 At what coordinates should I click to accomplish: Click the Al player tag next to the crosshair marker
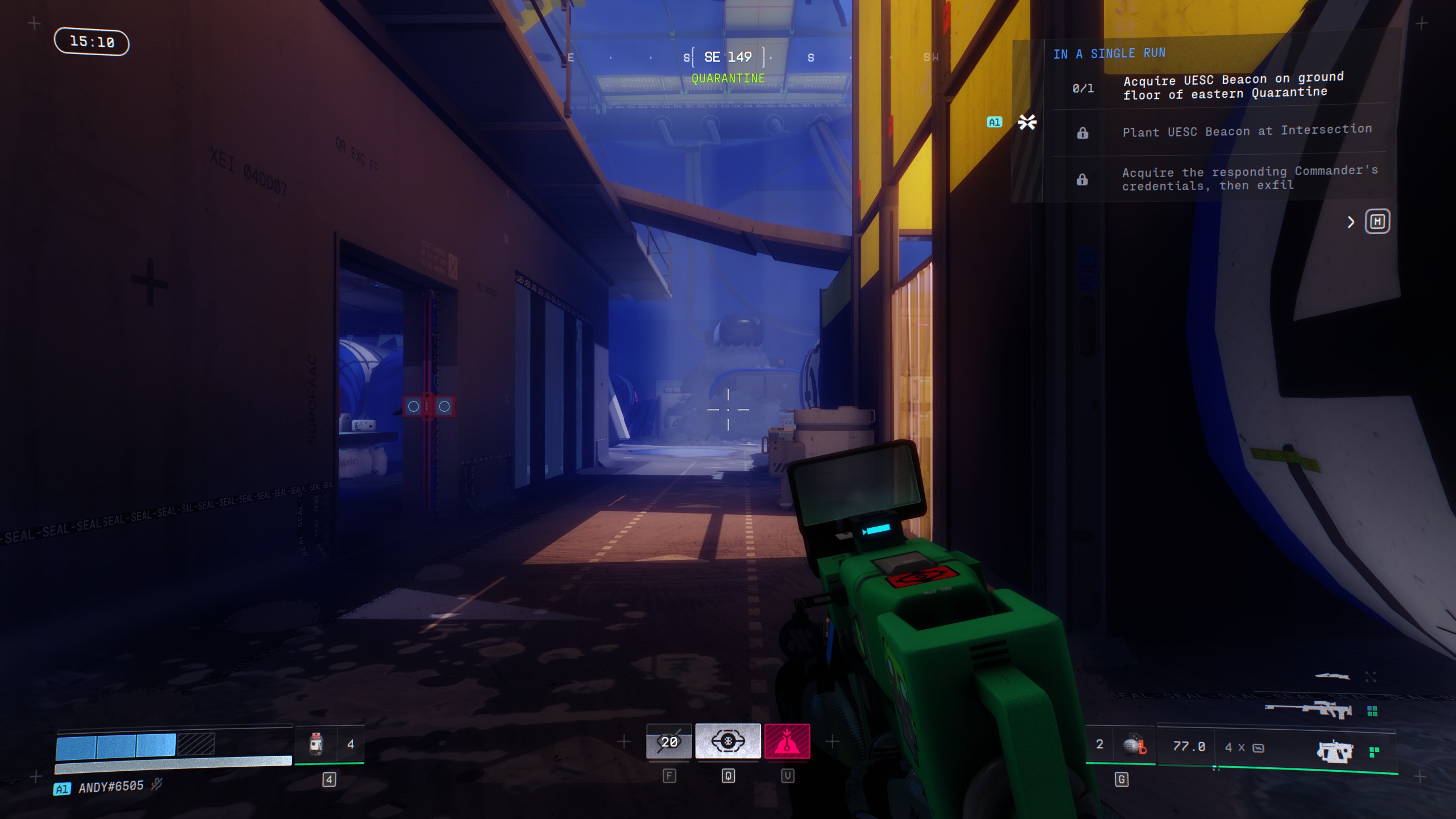pyautogui.click(x=995, y=122)
